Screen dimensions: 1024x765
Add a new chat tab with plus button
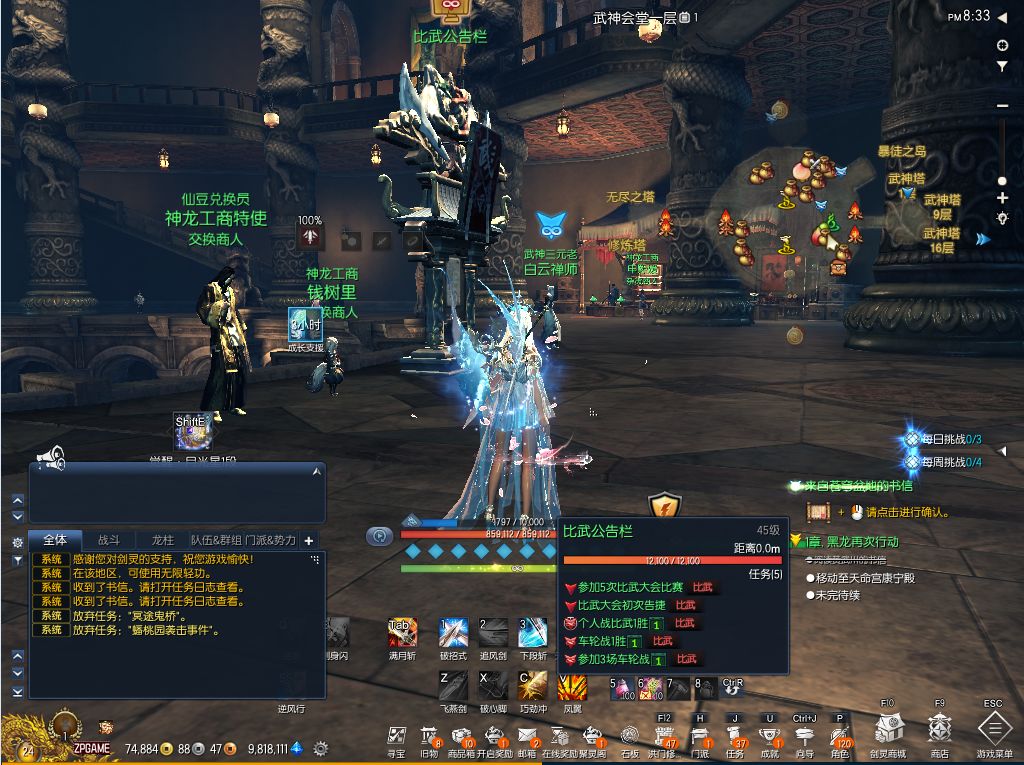(309, 540)
